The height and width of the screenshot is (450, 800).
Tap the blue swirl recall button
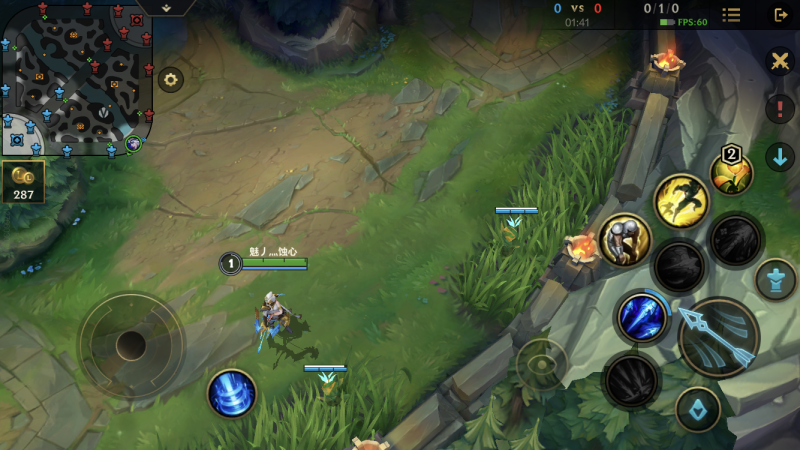point(232,393)
